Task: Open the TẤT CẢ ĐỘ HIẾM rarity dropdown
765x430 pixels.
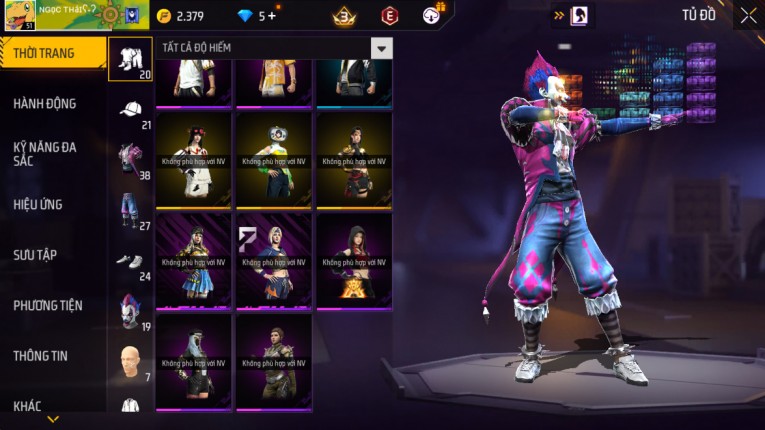Action: [381, 48]
